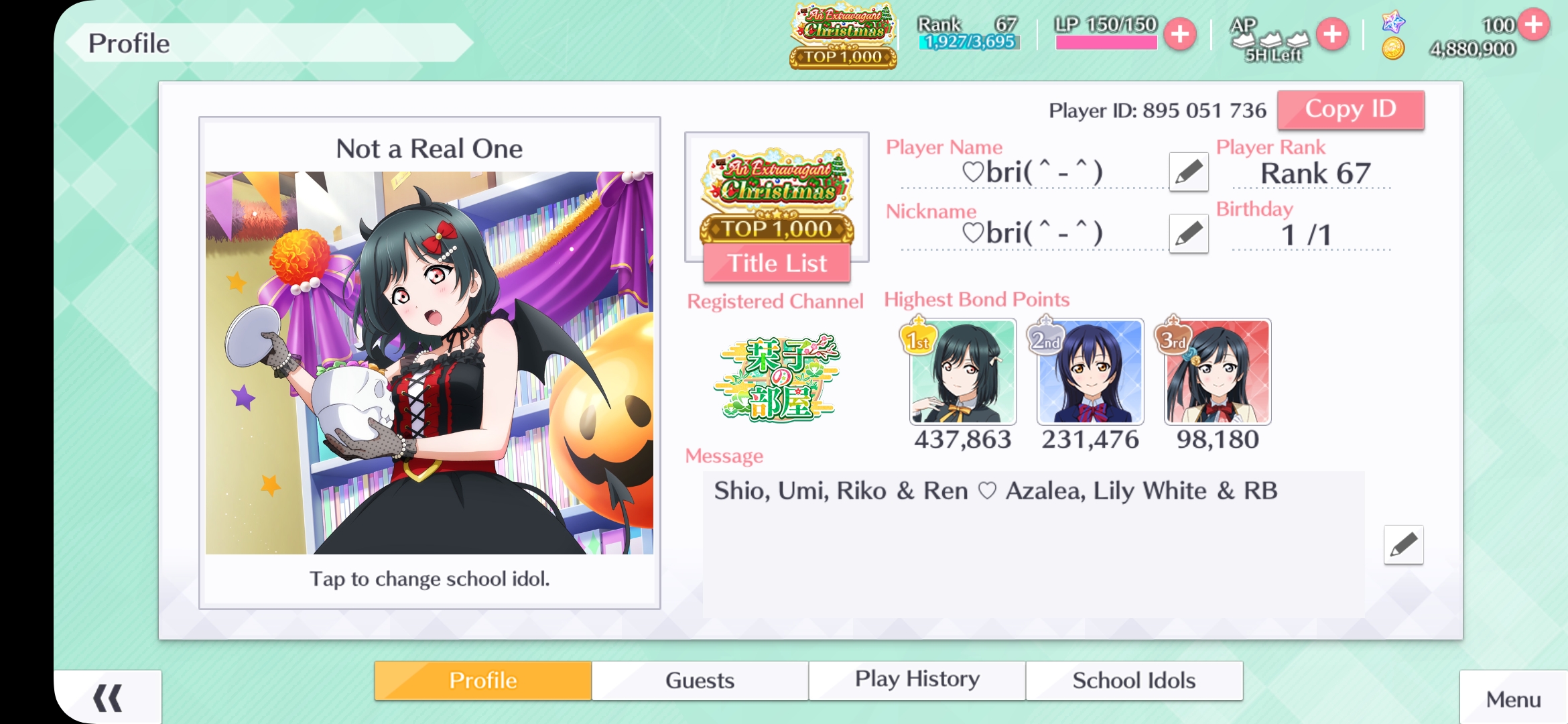This screenshot has height=724, width=1568.
Task: Select the Profile tab
Action: pyautogui.click(x=482, y=680)
